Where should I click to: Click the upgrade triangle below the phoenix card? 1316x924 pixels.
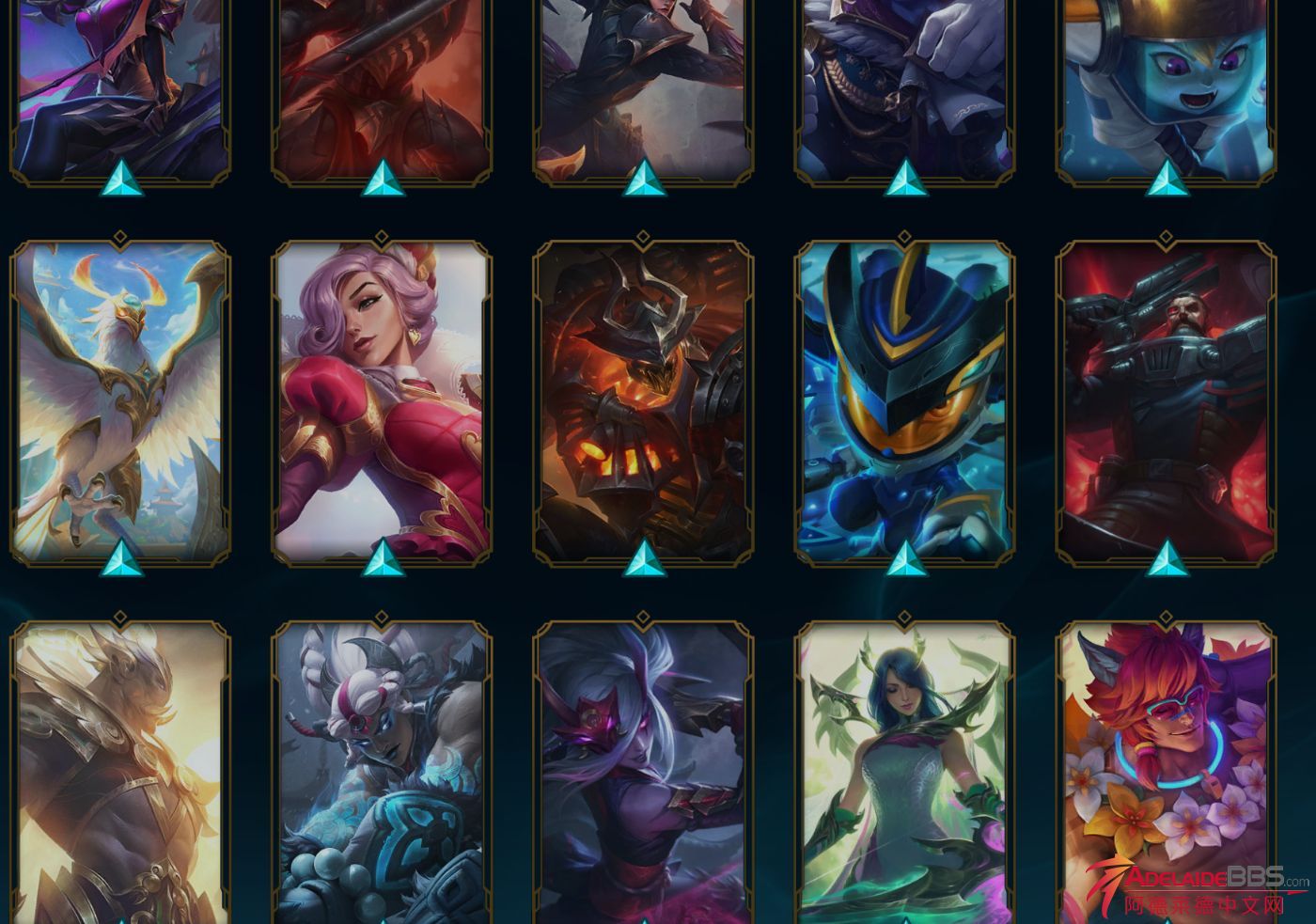coord(119,557)
